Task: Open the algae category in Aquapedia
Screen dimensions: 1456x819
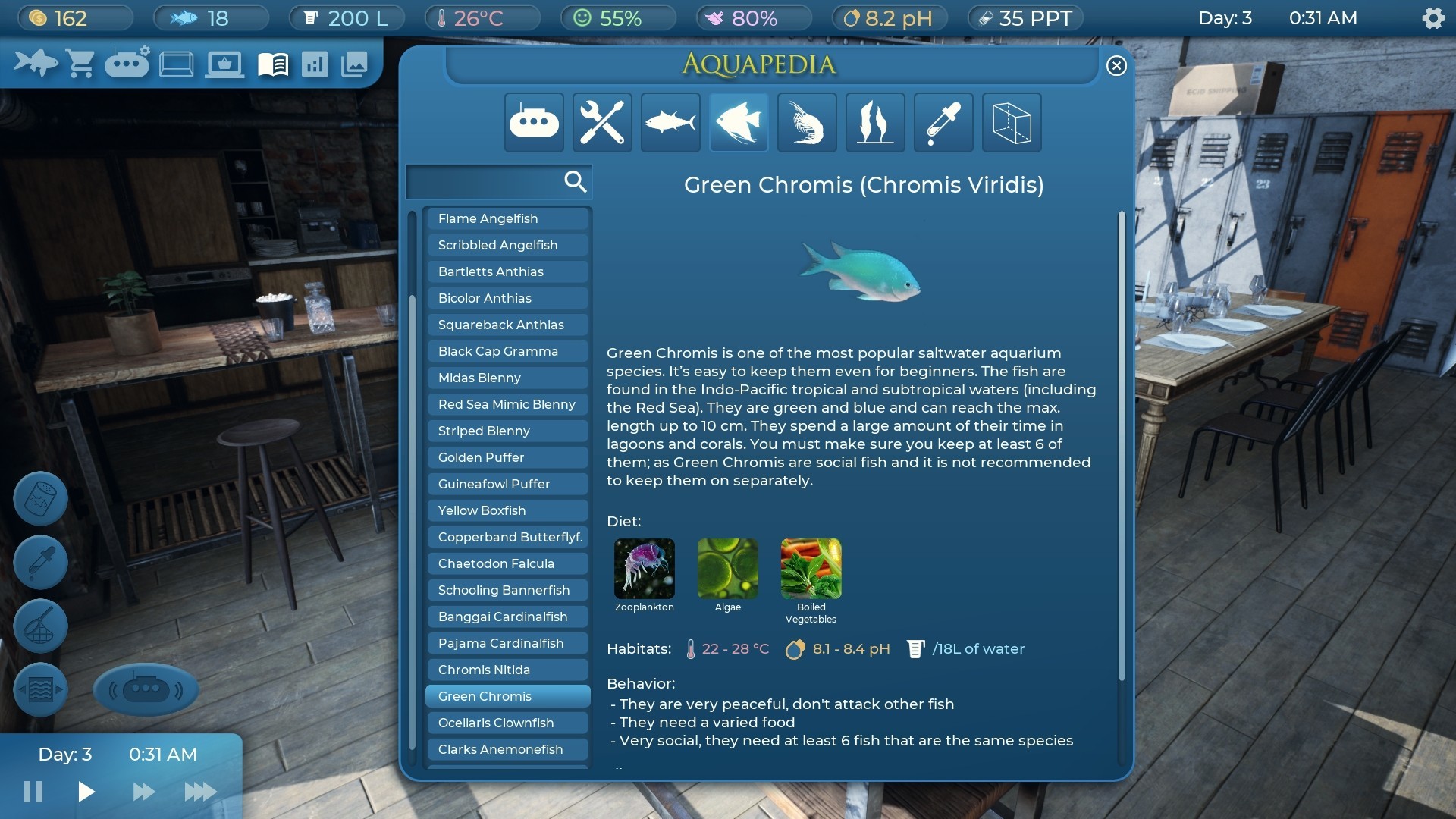Action: [x=874, y=122]
